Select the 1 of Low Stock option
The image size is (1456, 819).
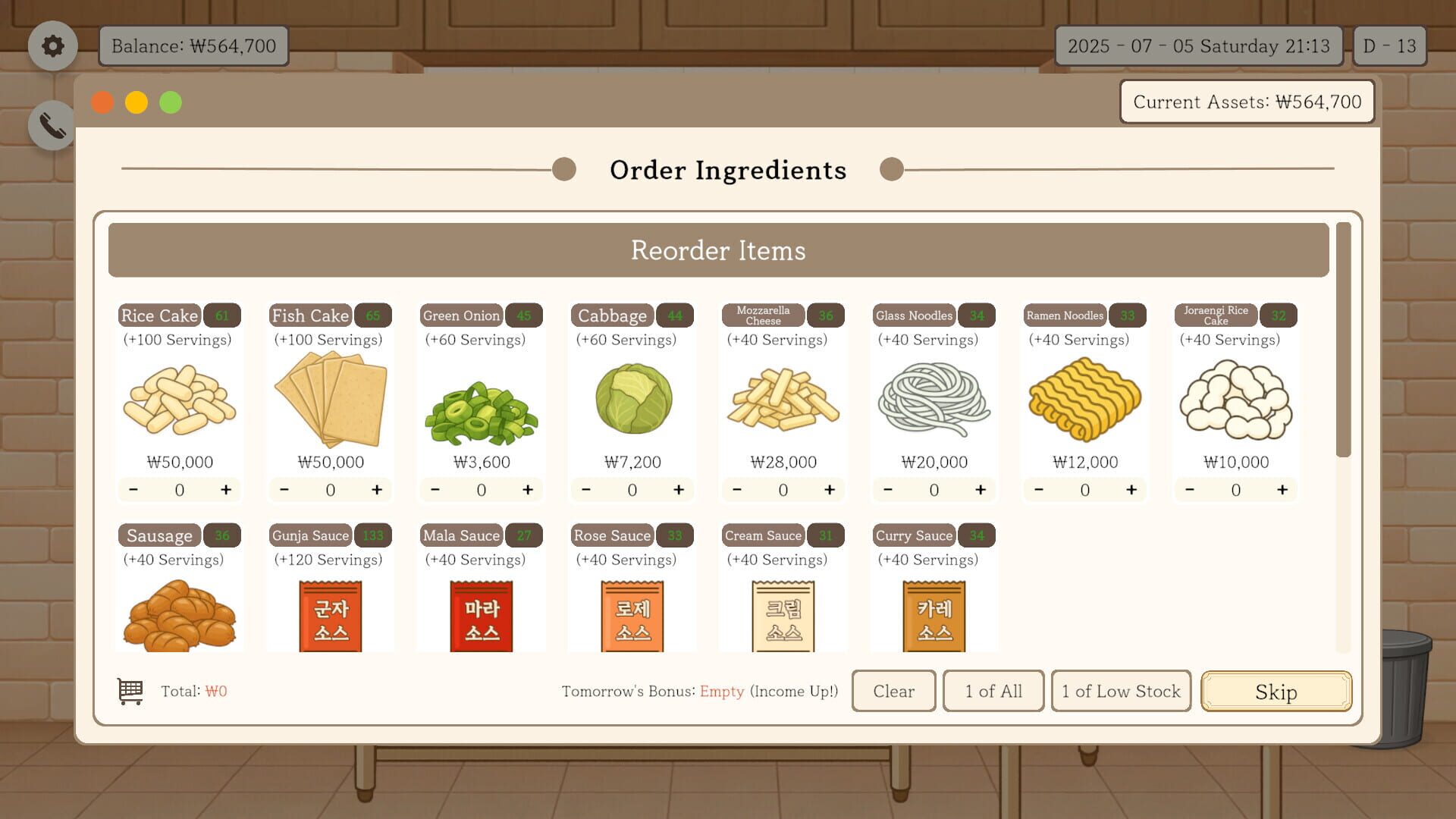click(x=1120, y=691)
